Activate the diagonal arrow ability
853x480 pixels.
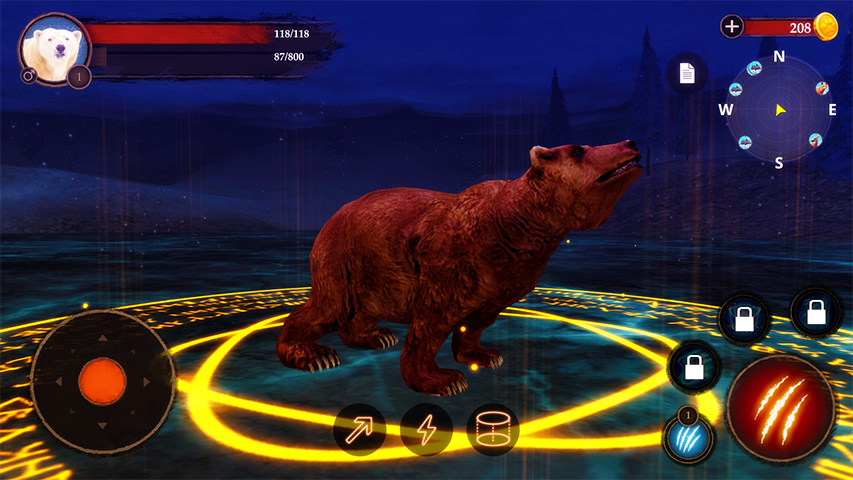360,429
